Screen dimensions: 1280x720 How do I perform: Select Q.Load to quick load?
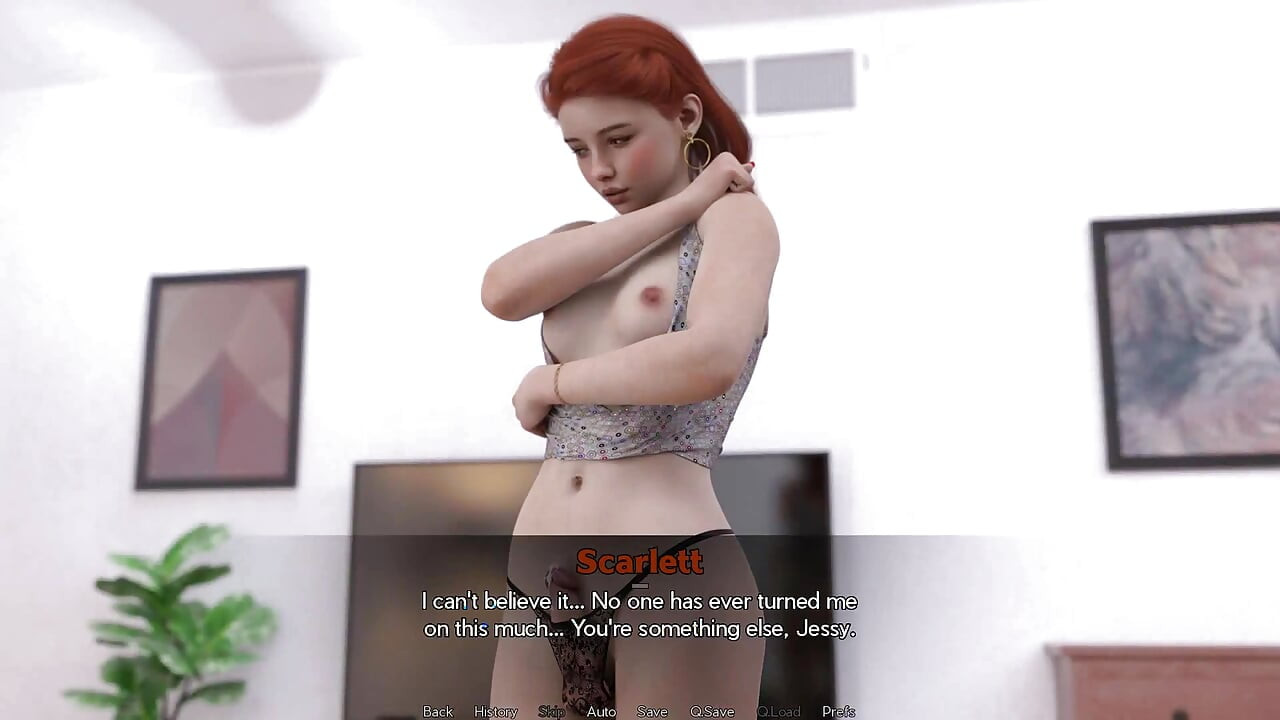(x=778, y=711)
